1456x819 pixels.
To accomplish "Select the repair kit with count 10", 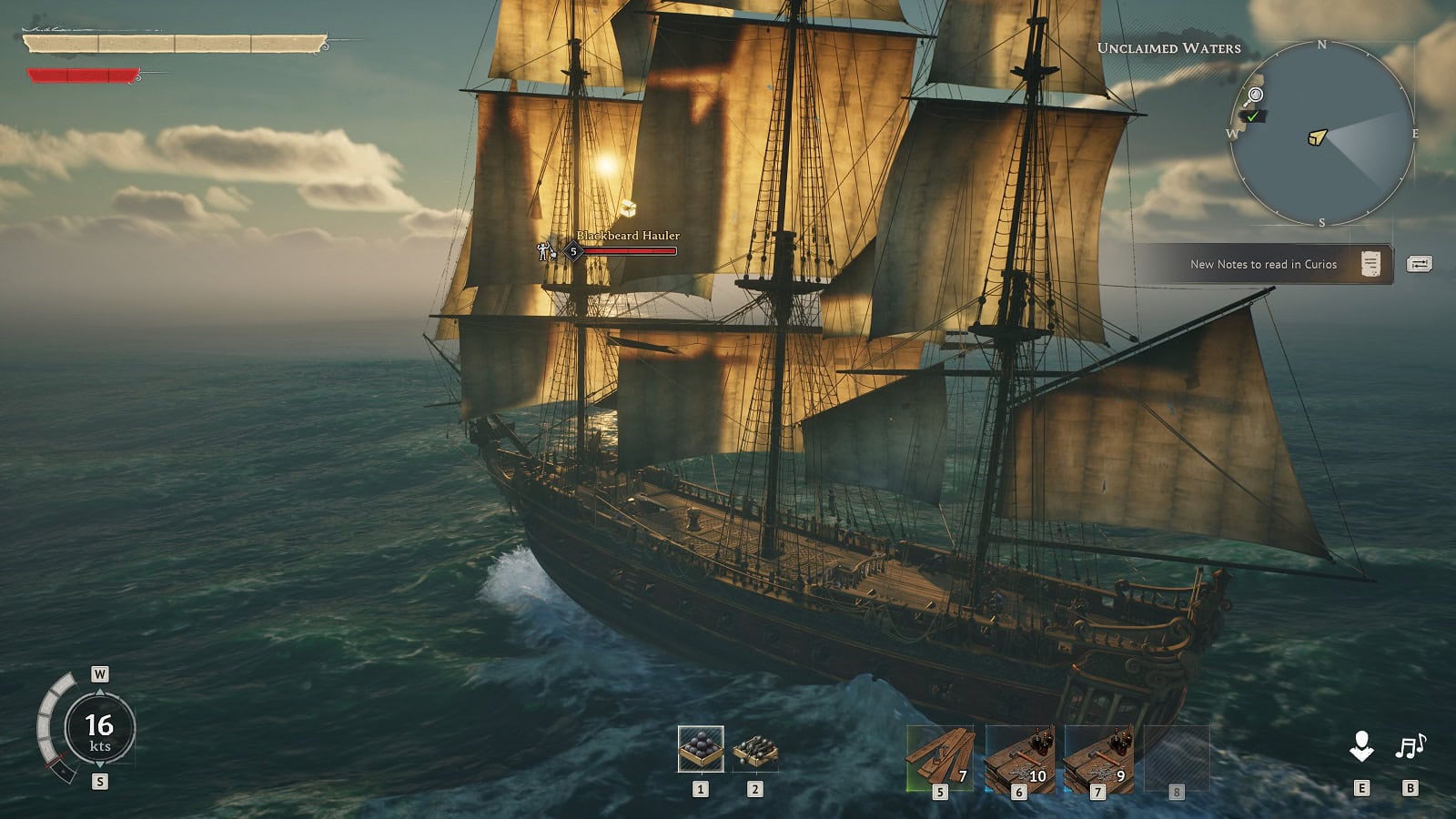I will click(x=1019, y=758).
